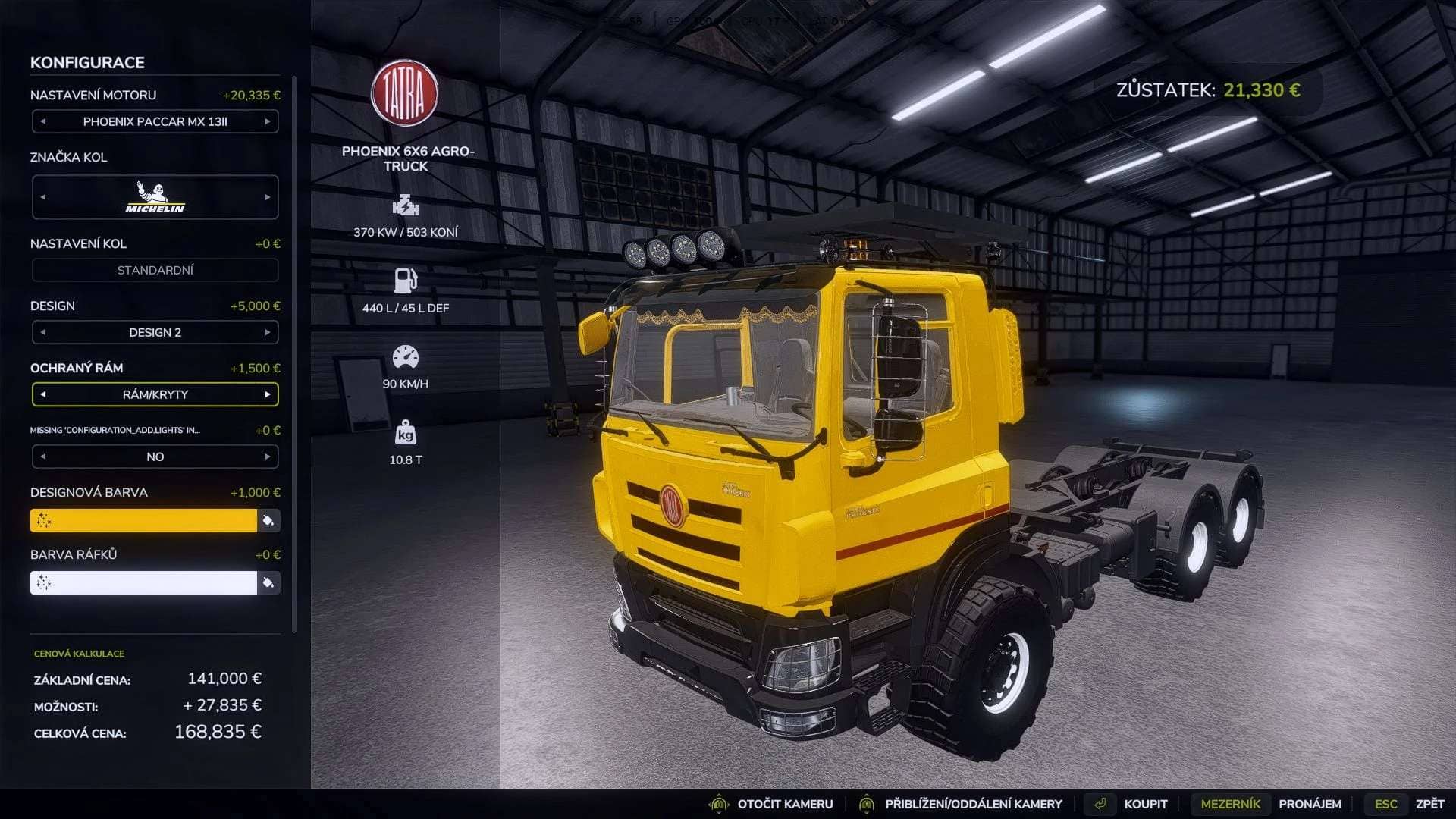Viewport: 1456px width, 819px height.
Task: Cycle to a different wheel brand
Action: click(x=268, y=196)
